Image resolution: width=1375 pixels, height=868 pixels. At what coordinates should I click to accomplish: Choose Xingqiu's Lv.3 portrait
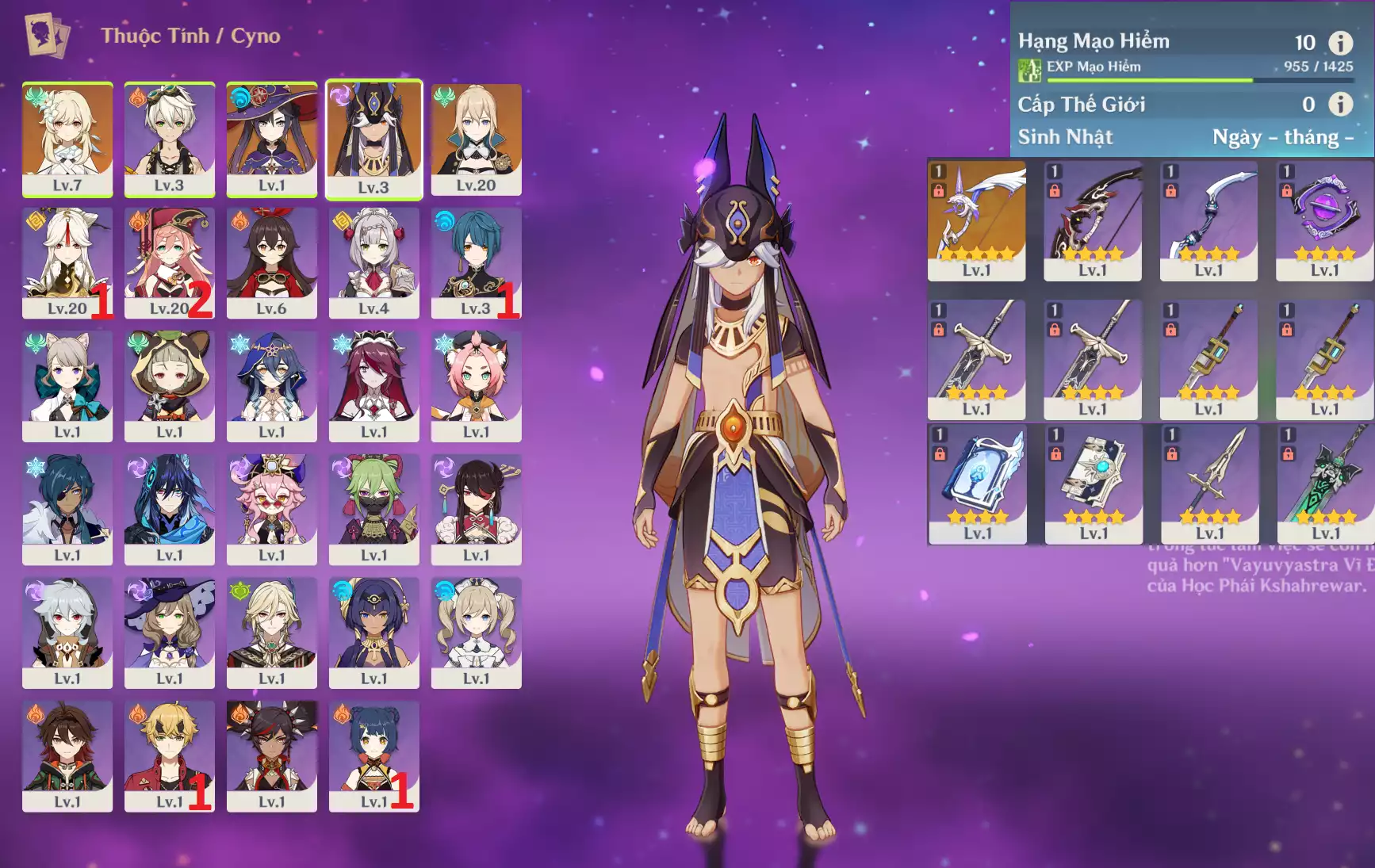tap(476, 262)
